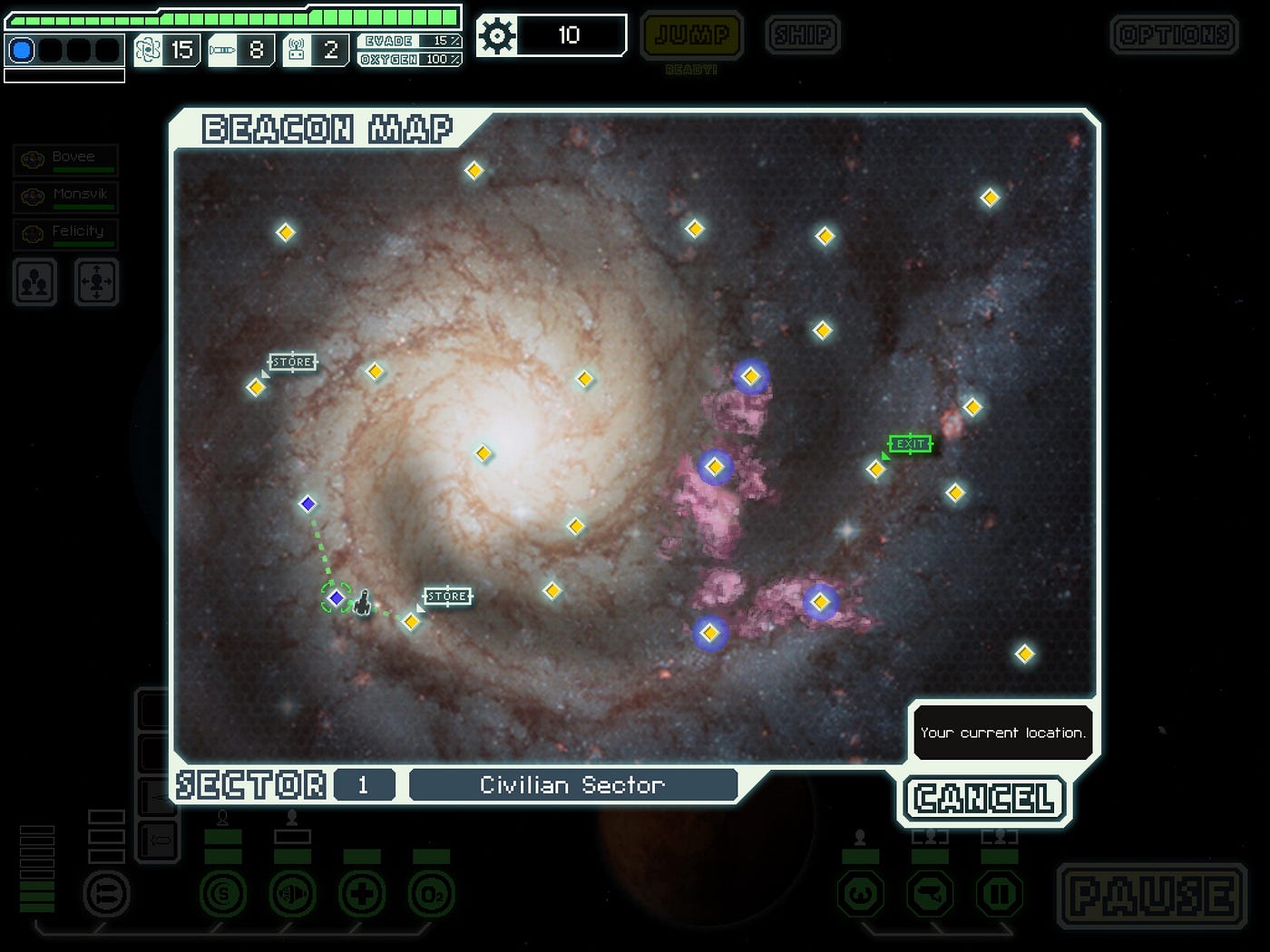Click the current location beacon with green ring
The height and width of the screenshot is (952, 1270).
pos(337,597)
